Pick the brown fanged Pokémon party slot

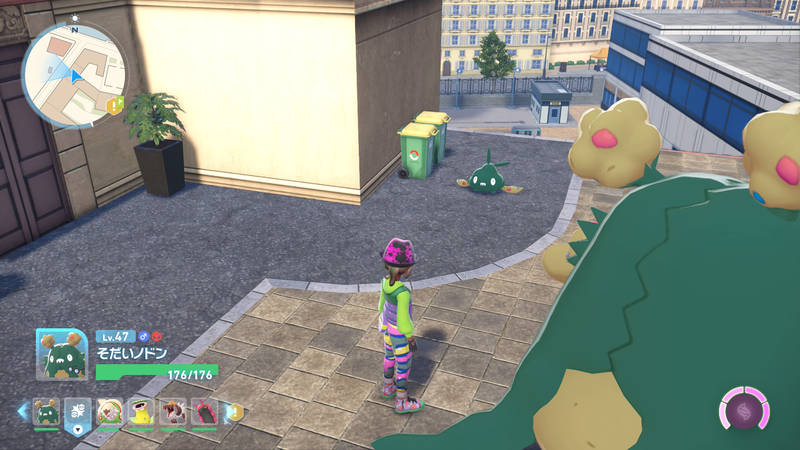pos(172,411)
